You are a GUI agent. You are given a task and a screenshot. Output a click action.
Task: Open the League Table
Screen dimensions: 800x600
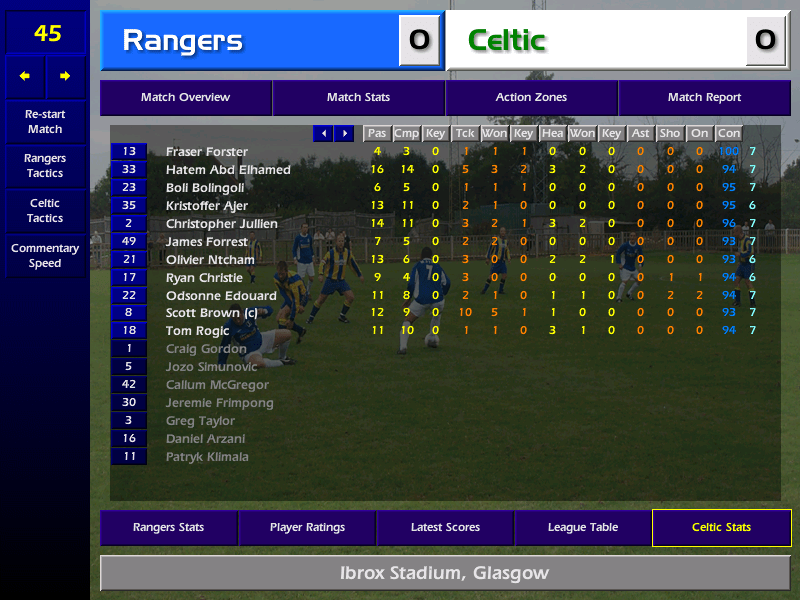tap(583, 528)
